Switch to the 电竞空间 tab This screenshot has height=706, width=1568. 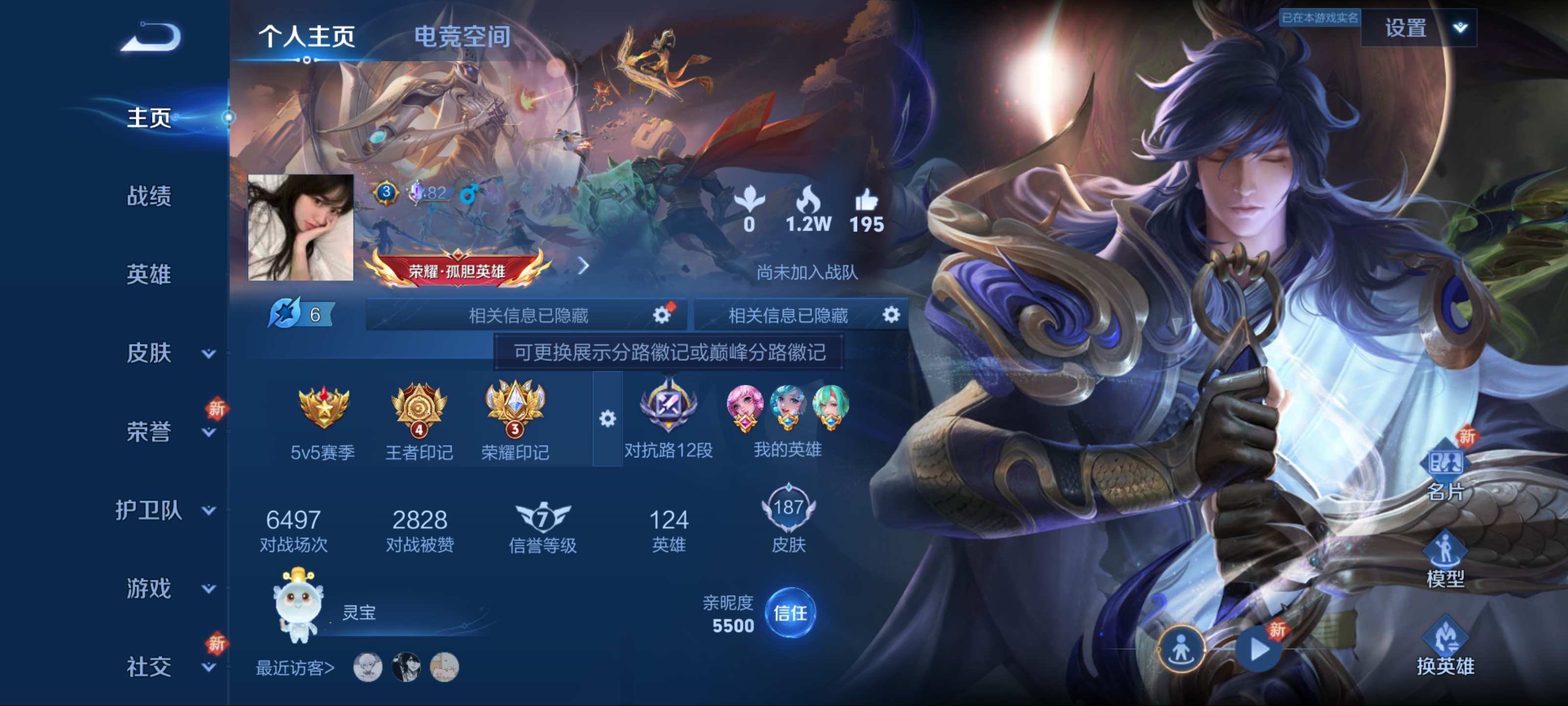click(462, 37)
